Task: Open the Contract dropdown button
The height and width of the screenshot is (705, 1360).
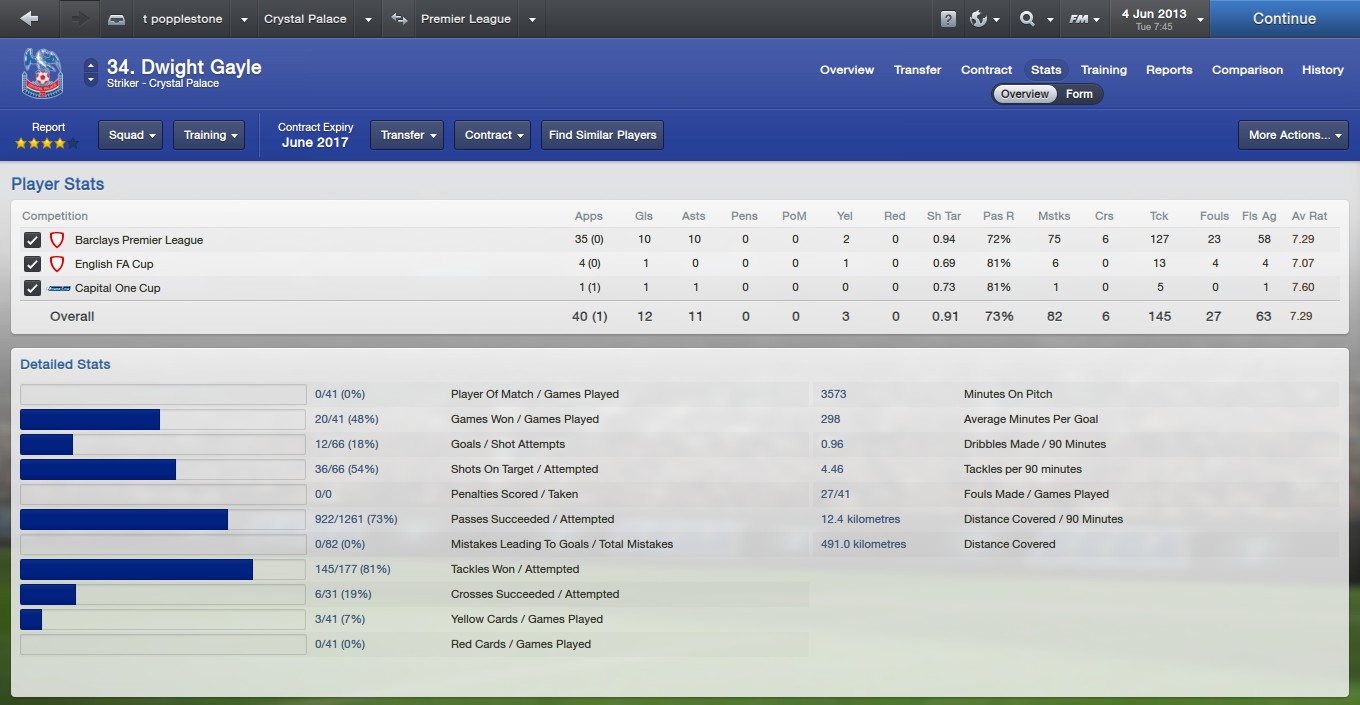Action: pos(492,135)
